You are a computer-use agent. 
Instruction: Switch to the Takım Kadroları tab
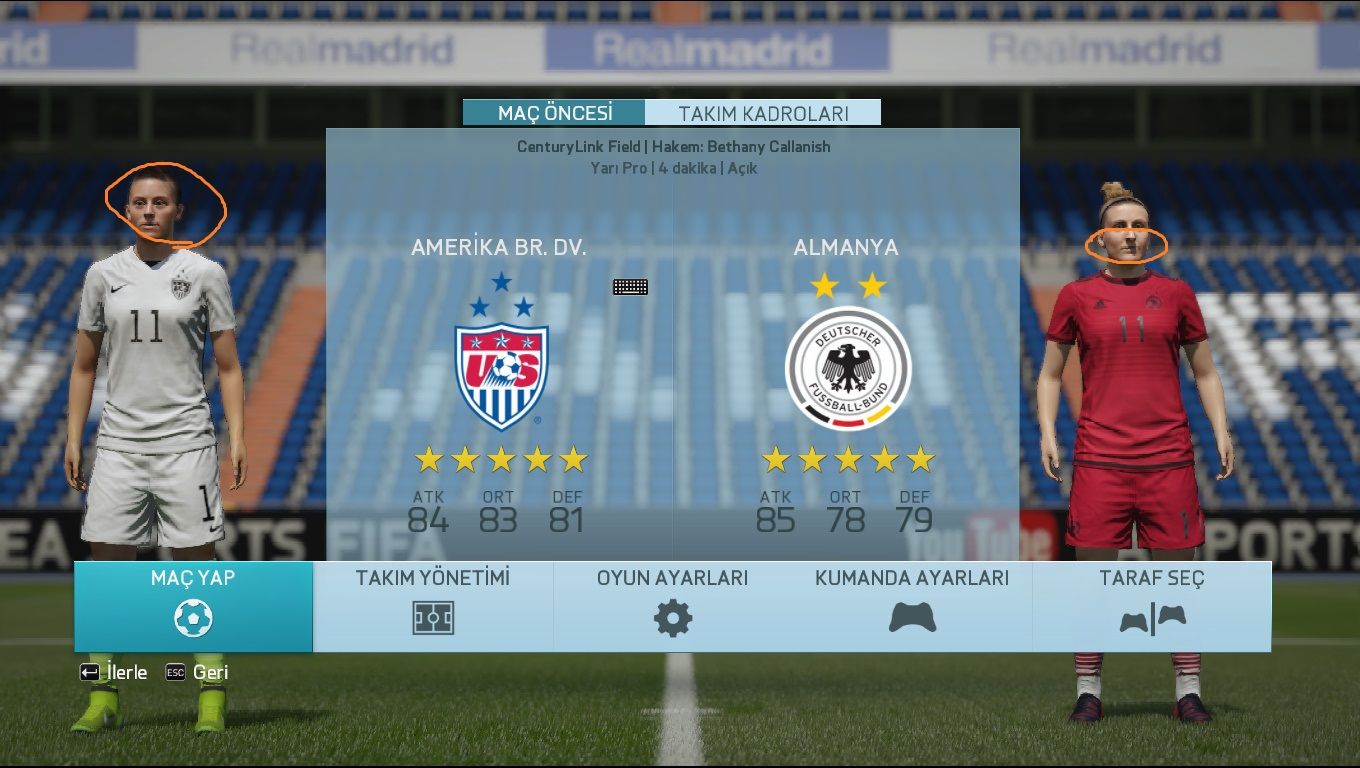763,113
